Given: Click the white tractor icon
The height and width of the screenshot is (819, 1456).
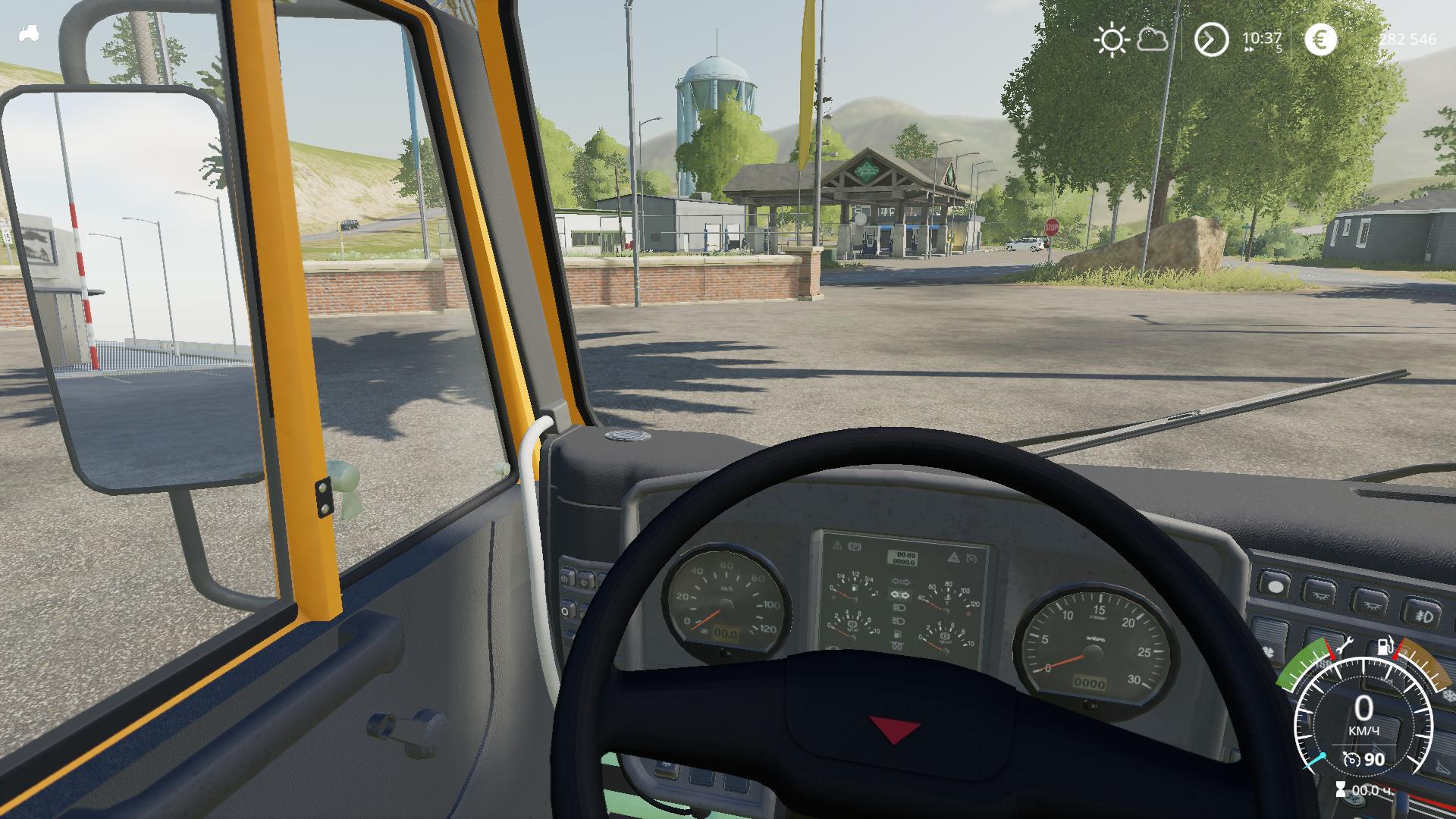Looking at the screenshot, I should pos(29,34).
